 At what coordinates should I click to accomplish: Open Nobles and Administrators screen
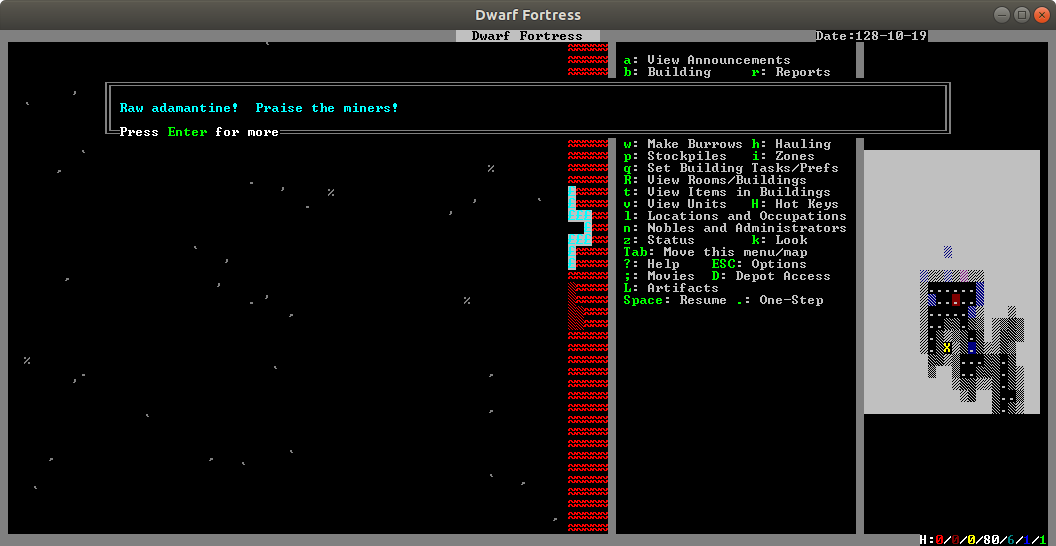746,228
